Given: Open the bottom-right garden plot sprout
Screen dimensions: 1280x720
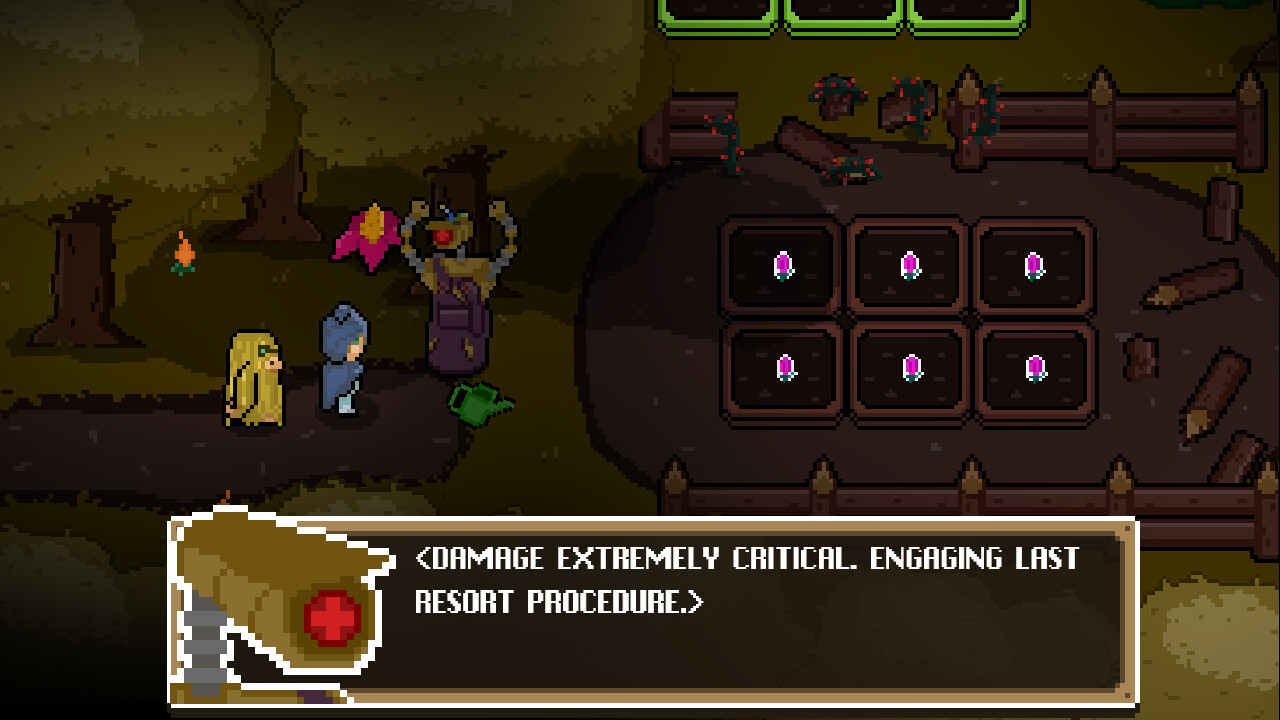Looking at the screenshot, I should tap(1037, 368).
